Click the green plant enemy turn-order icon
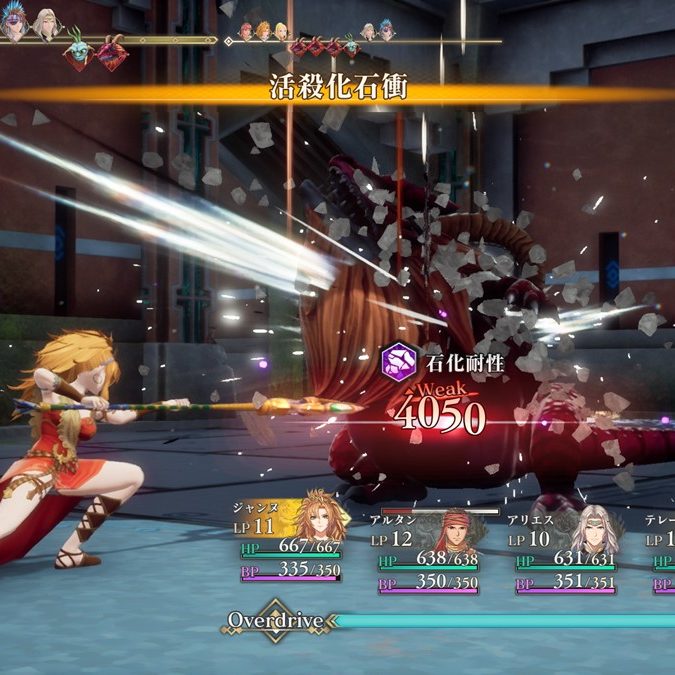 pyautogui.click(x=77, y=53)
